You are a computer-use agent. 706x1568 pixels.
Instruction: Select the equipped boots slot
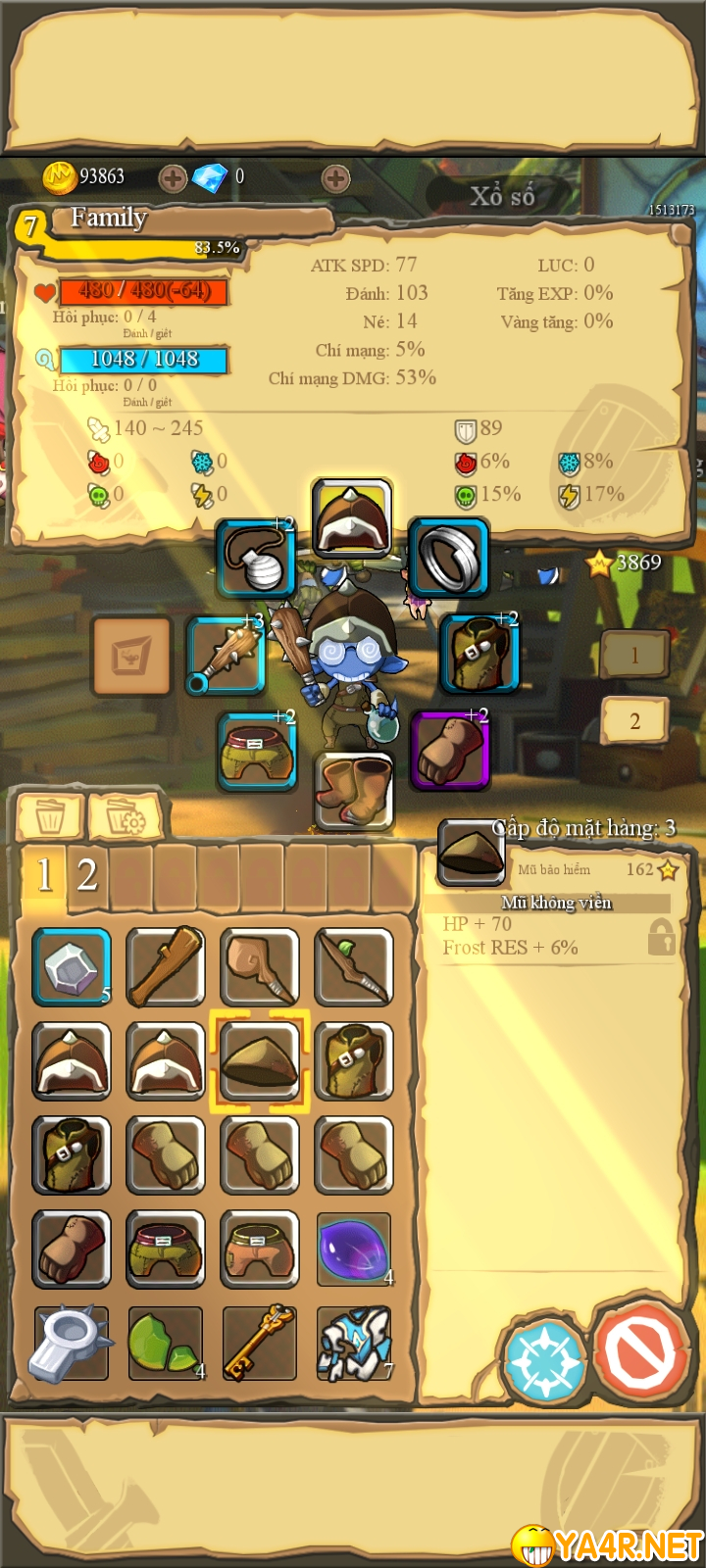click(x=354, y=790)
